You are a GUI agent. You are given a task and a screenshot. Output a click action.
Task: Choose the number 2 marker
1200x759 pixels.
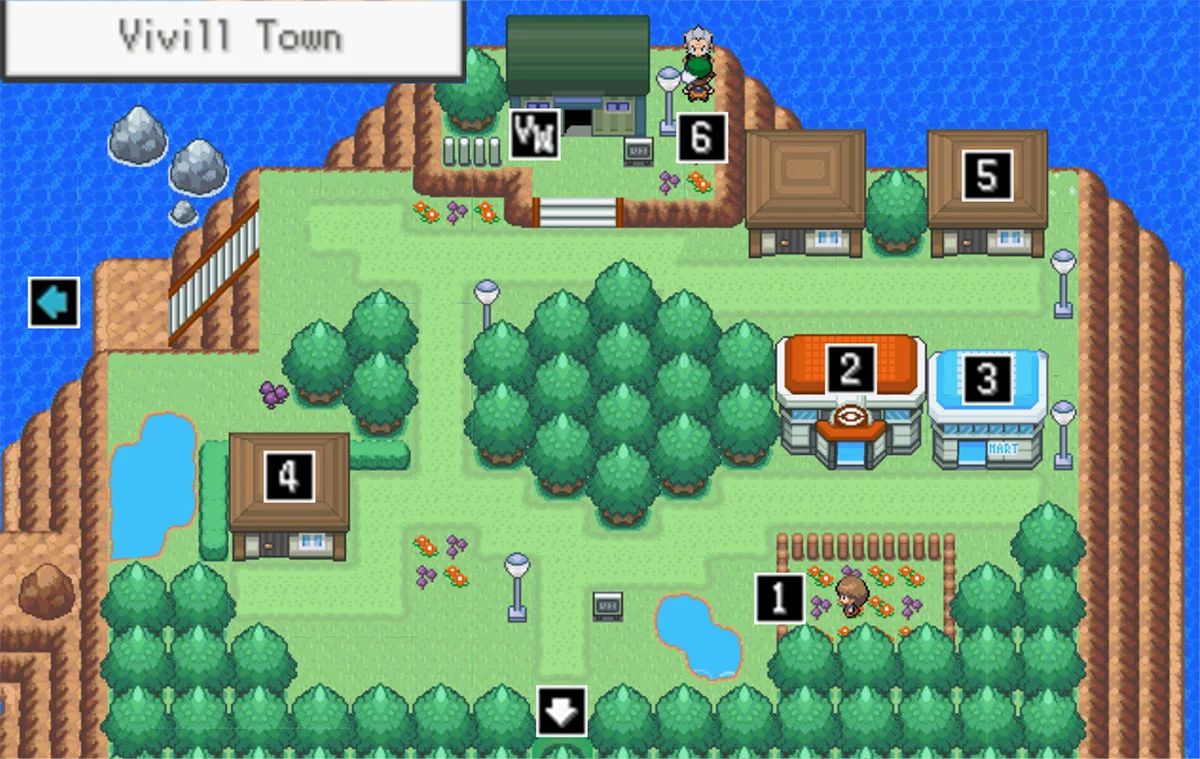850,368
